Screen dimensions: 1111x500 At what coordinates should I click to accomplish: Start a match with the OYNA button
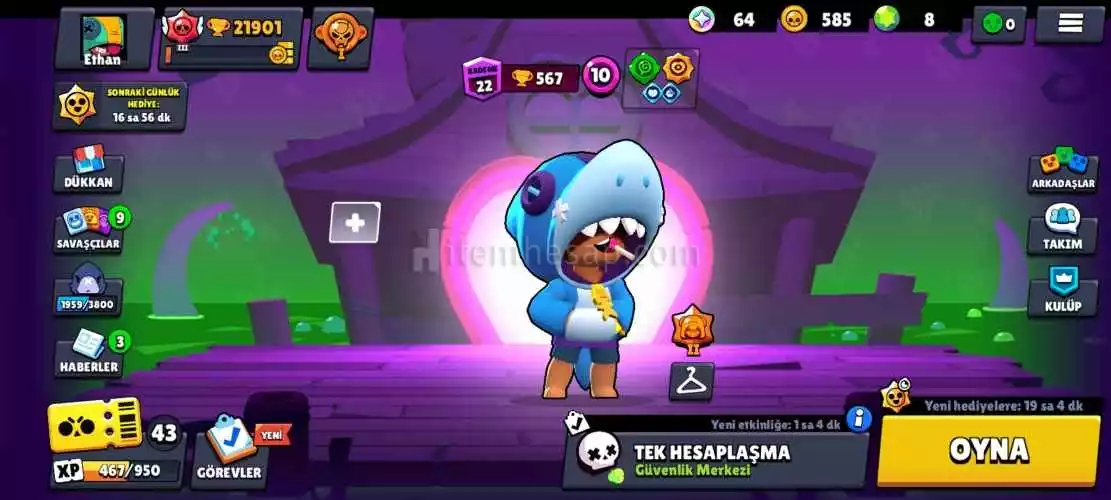(x=988, y=450)
